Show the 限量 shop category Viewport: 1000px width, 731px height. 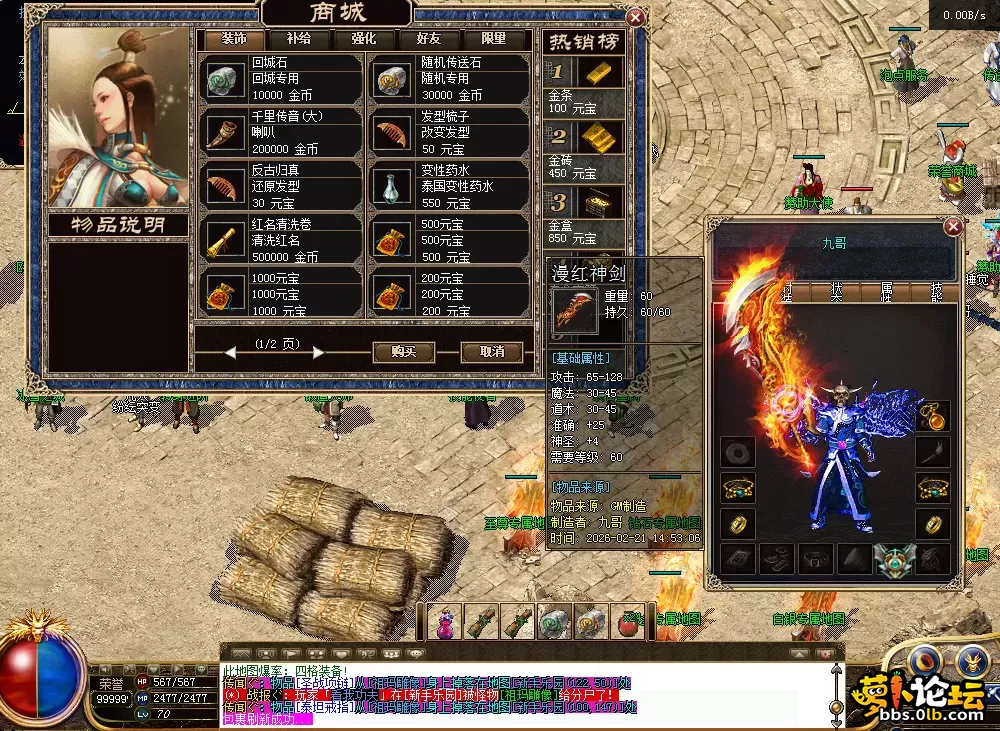494,39
